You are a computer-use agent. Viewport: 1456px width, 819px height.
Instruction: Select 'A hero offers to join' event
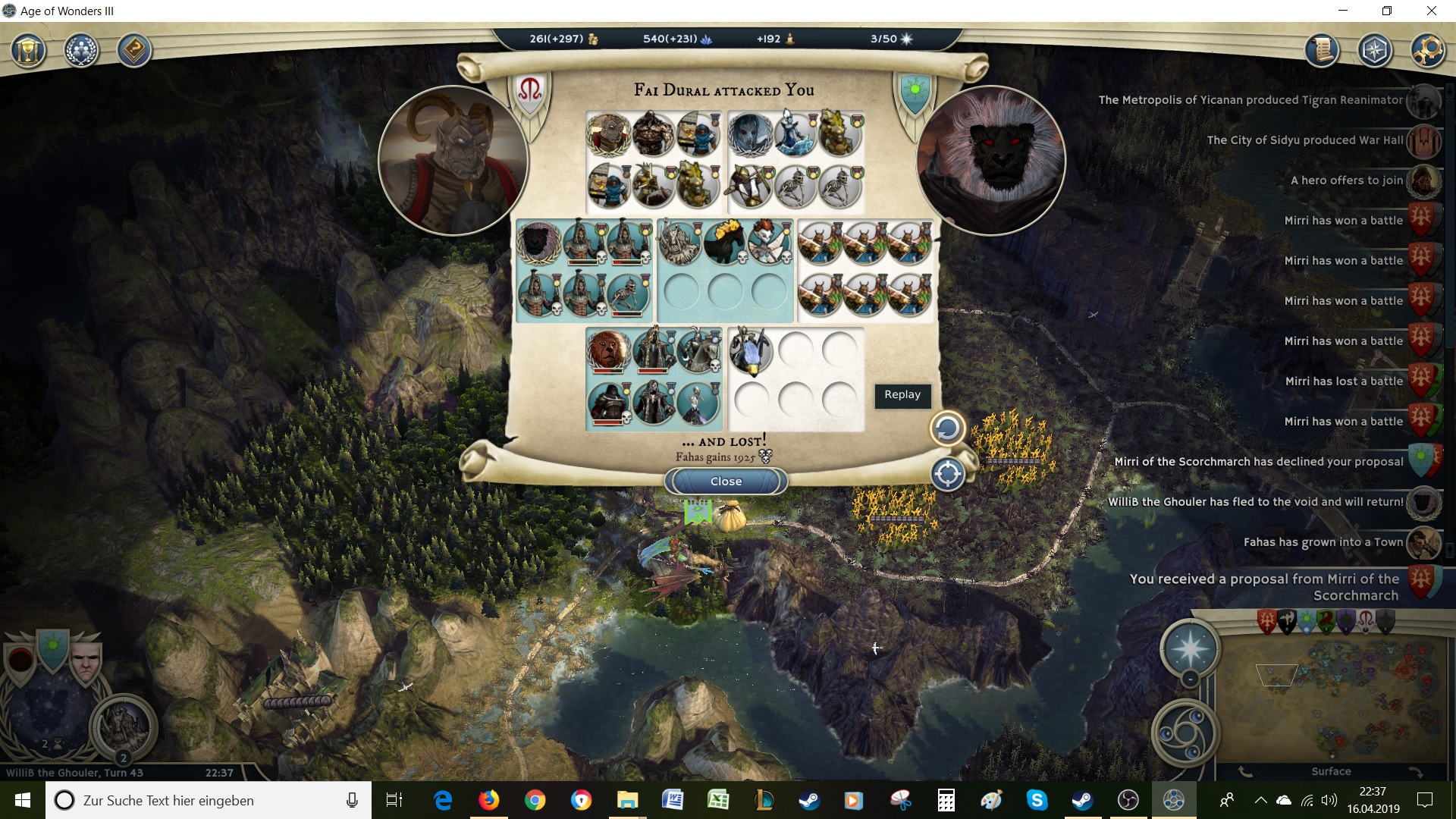pos(1347,180)
